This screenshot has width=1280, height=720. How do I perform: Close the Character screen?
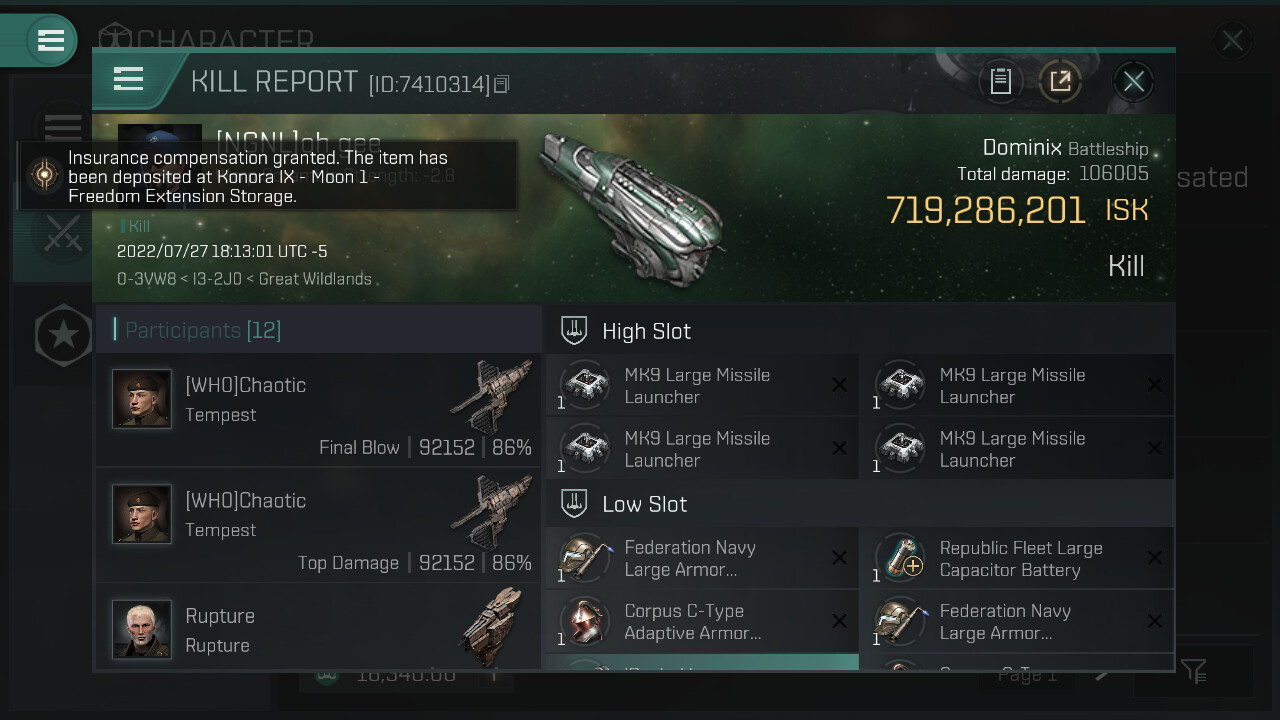1232,41
